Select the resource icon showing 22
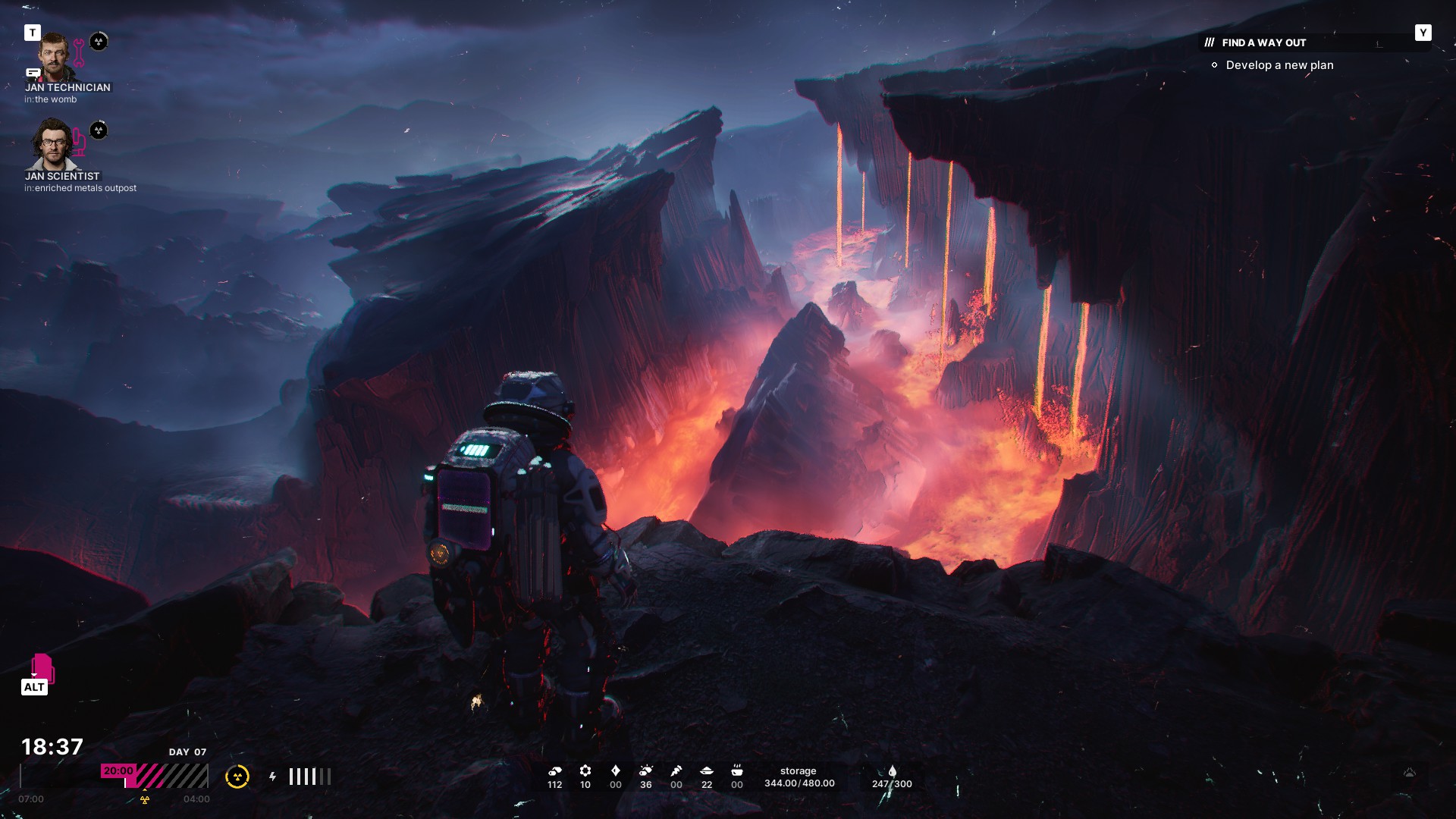1456x819 pixels. (x=707, y=771)
